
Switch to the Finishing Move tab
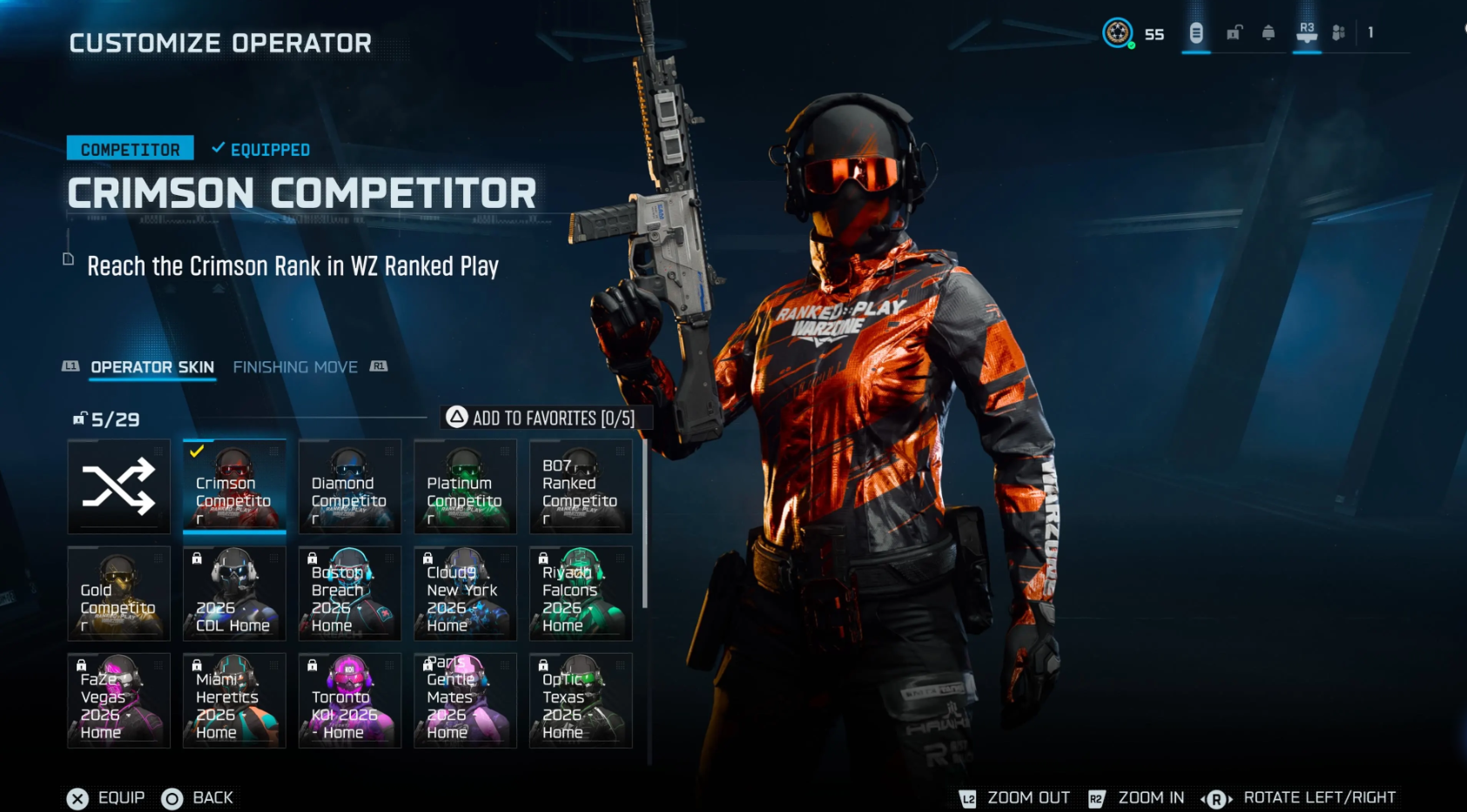click(x=296, y=366)
